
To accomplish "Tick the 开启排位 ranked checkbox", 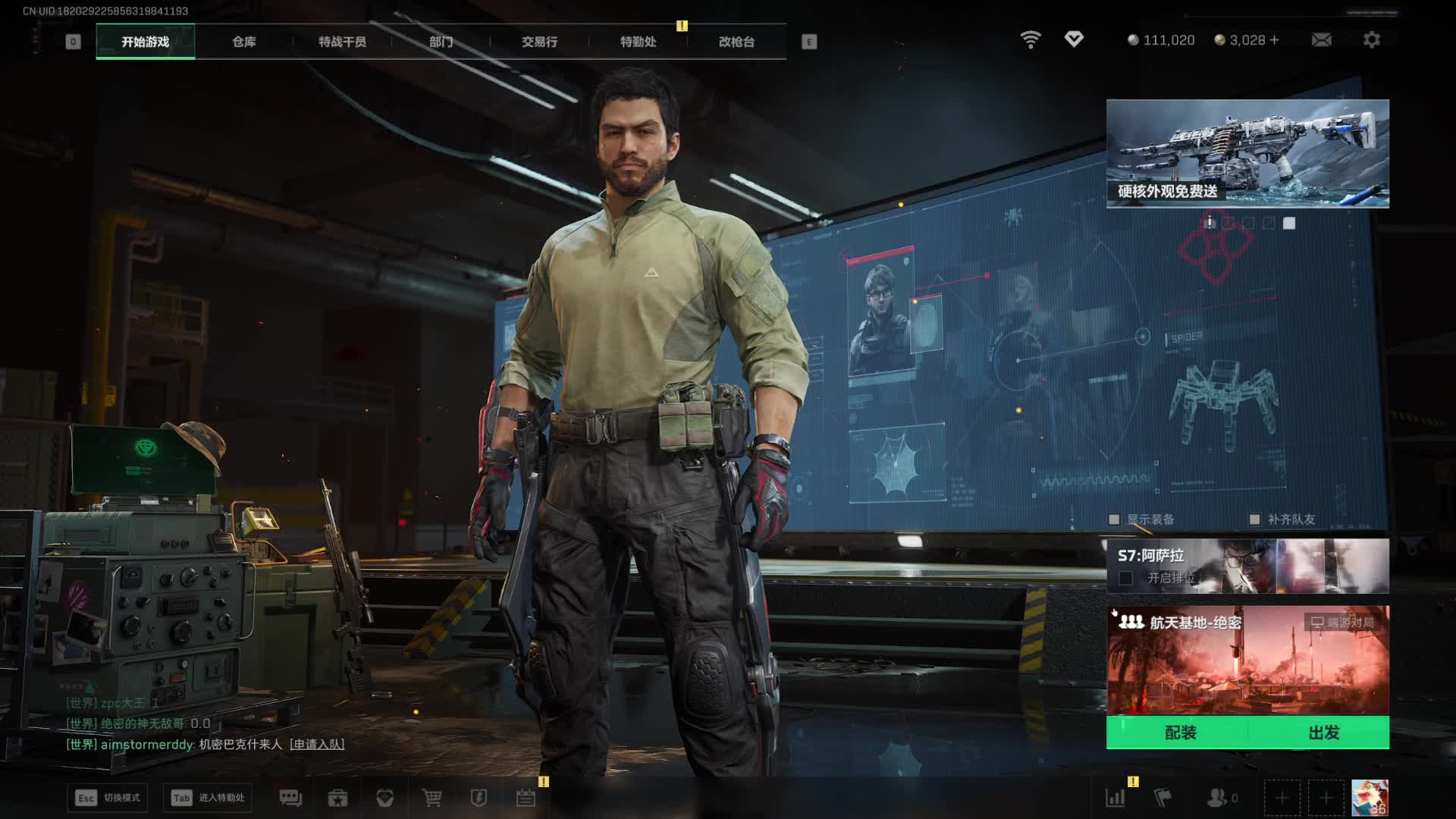I will (1126, 579).
